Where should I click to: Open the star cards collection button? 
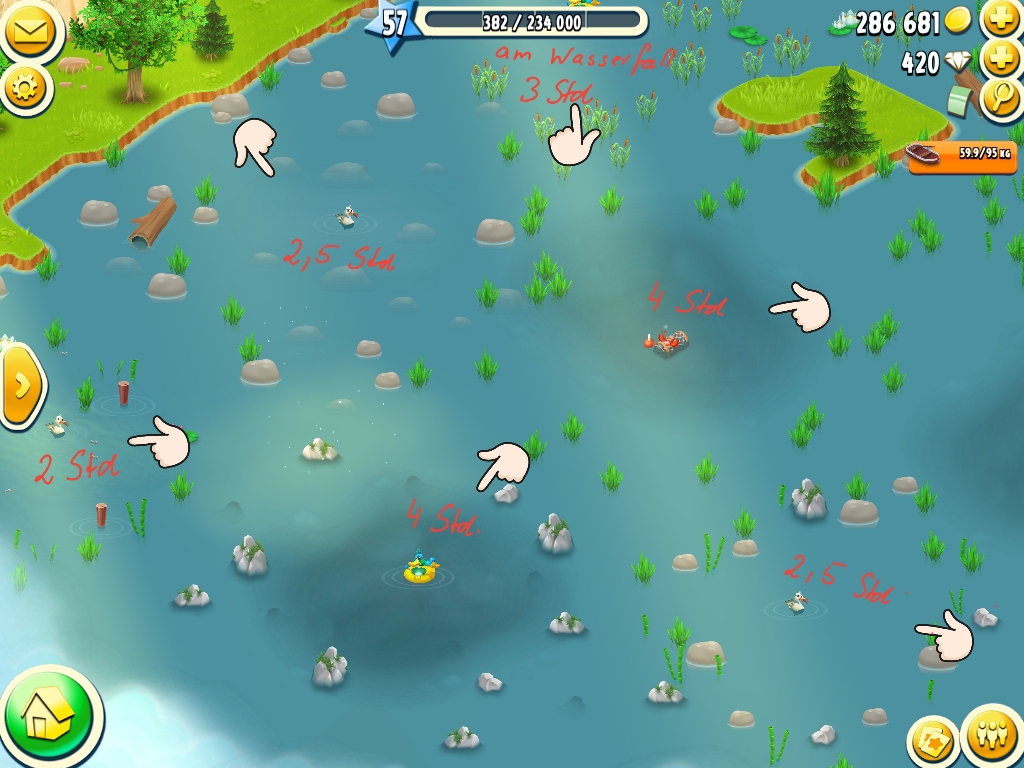934,744
